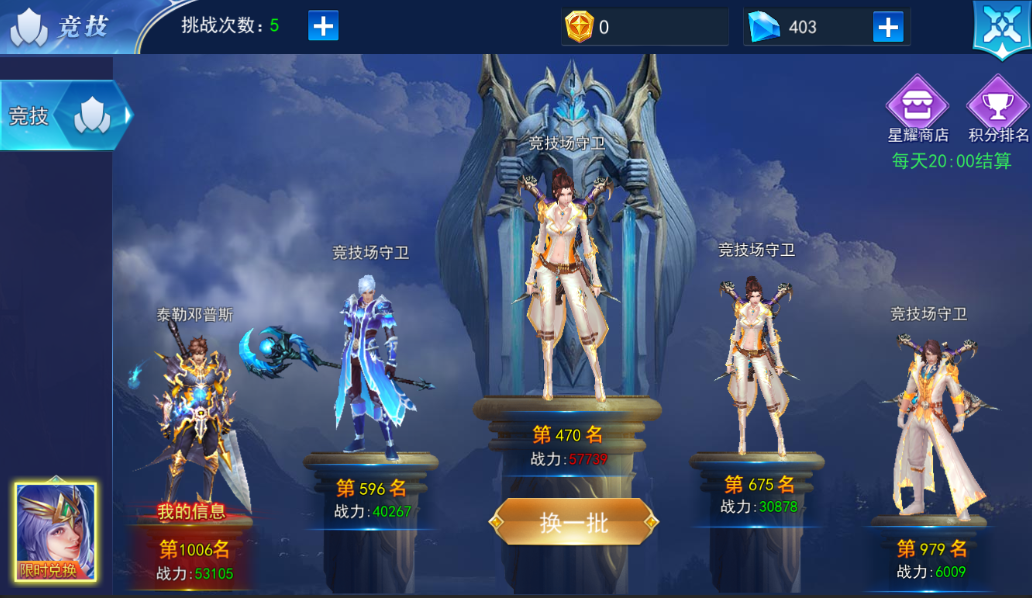
Task: Add more challenge attempts with plus button
Action: 323,26
